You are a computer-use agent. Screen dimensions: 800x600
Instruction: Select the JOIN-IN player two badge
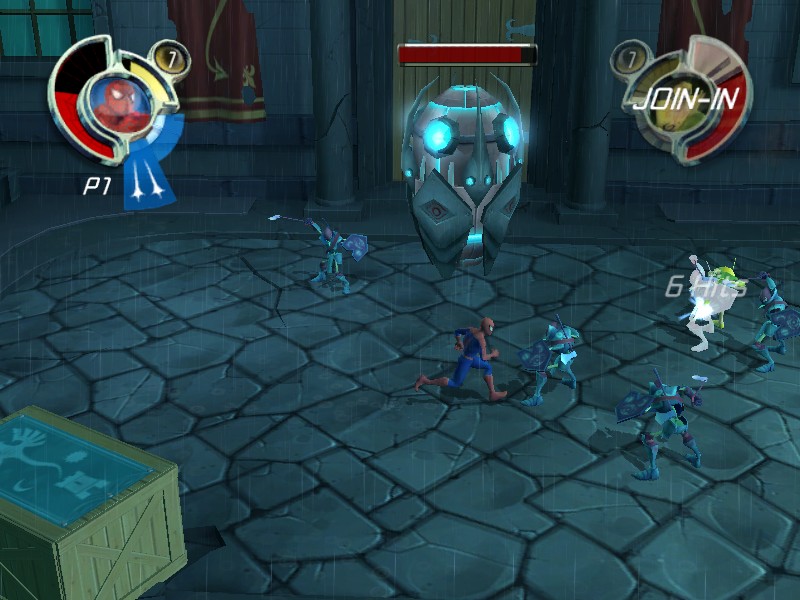coord(682,100)
